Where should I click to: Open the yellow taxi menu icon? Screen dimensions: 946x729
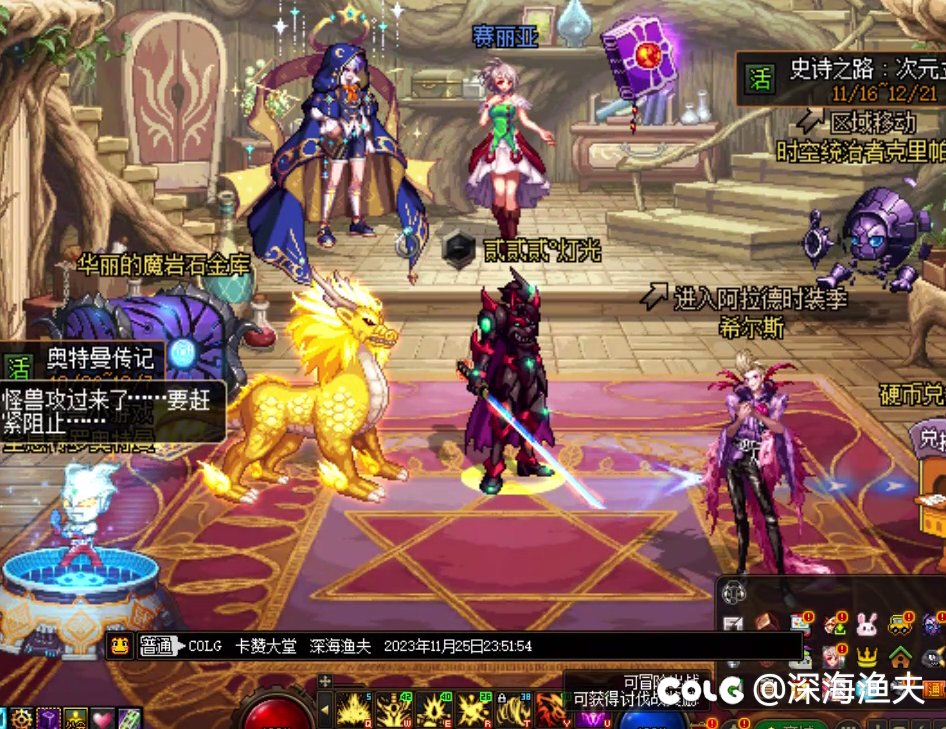[x=899, y=626]
